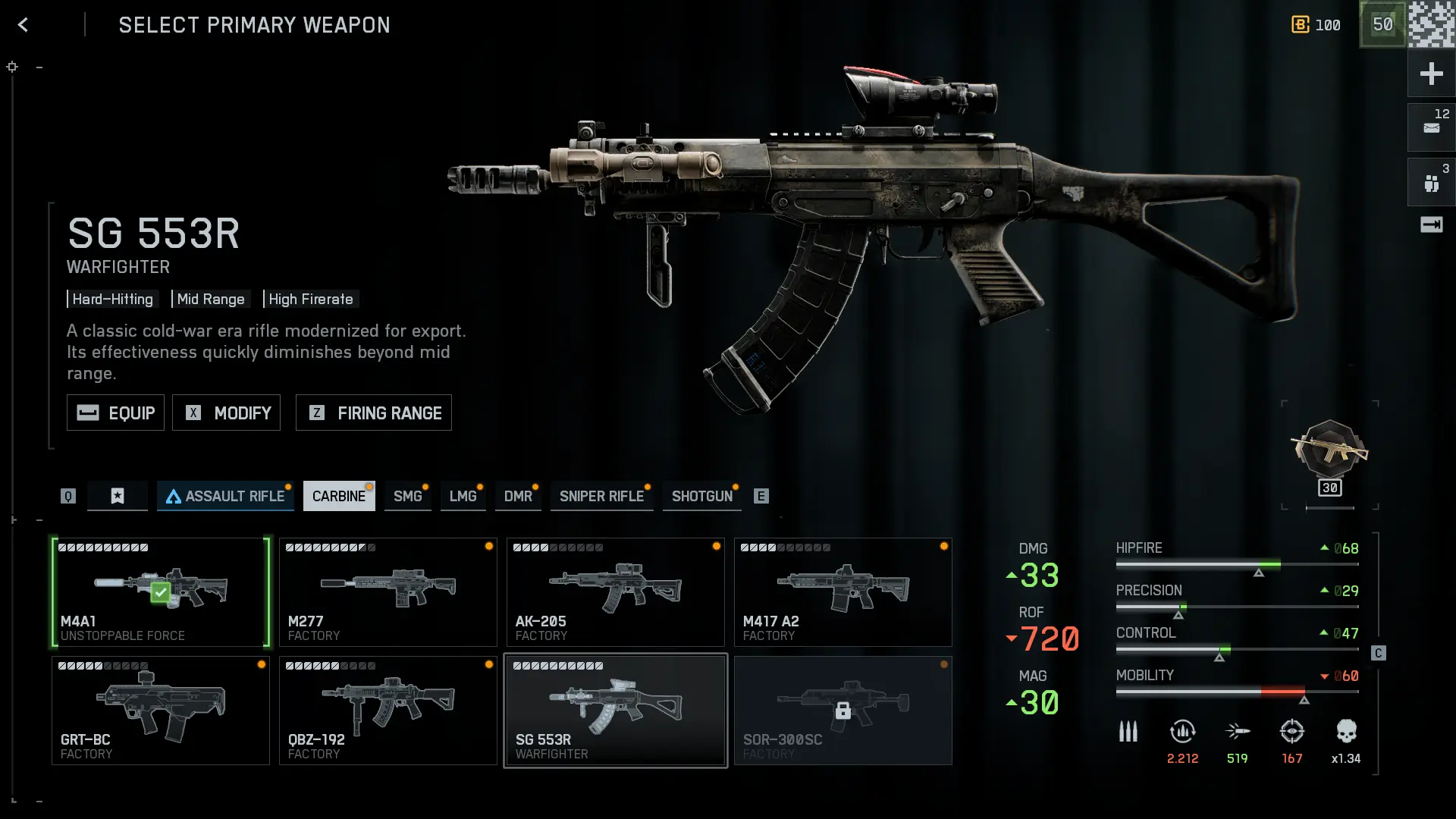Click the locked SOR-300SC tile
Image resolution: width=1456 pixels, height=819 pixels.
tap(843, 711)
